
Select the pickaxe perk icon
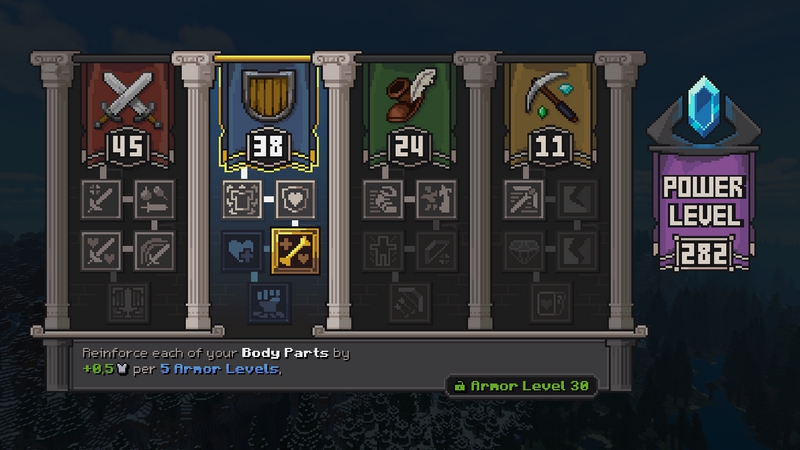pos(524,198)
